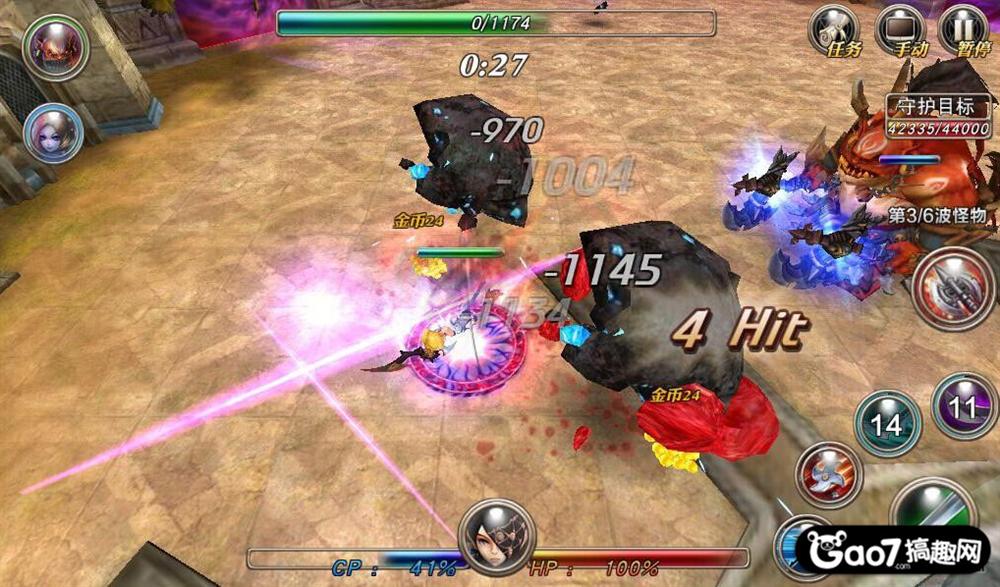Select the red demon portrait
The height and width of the screenshot is (587, 1000).
click(55, 47)
